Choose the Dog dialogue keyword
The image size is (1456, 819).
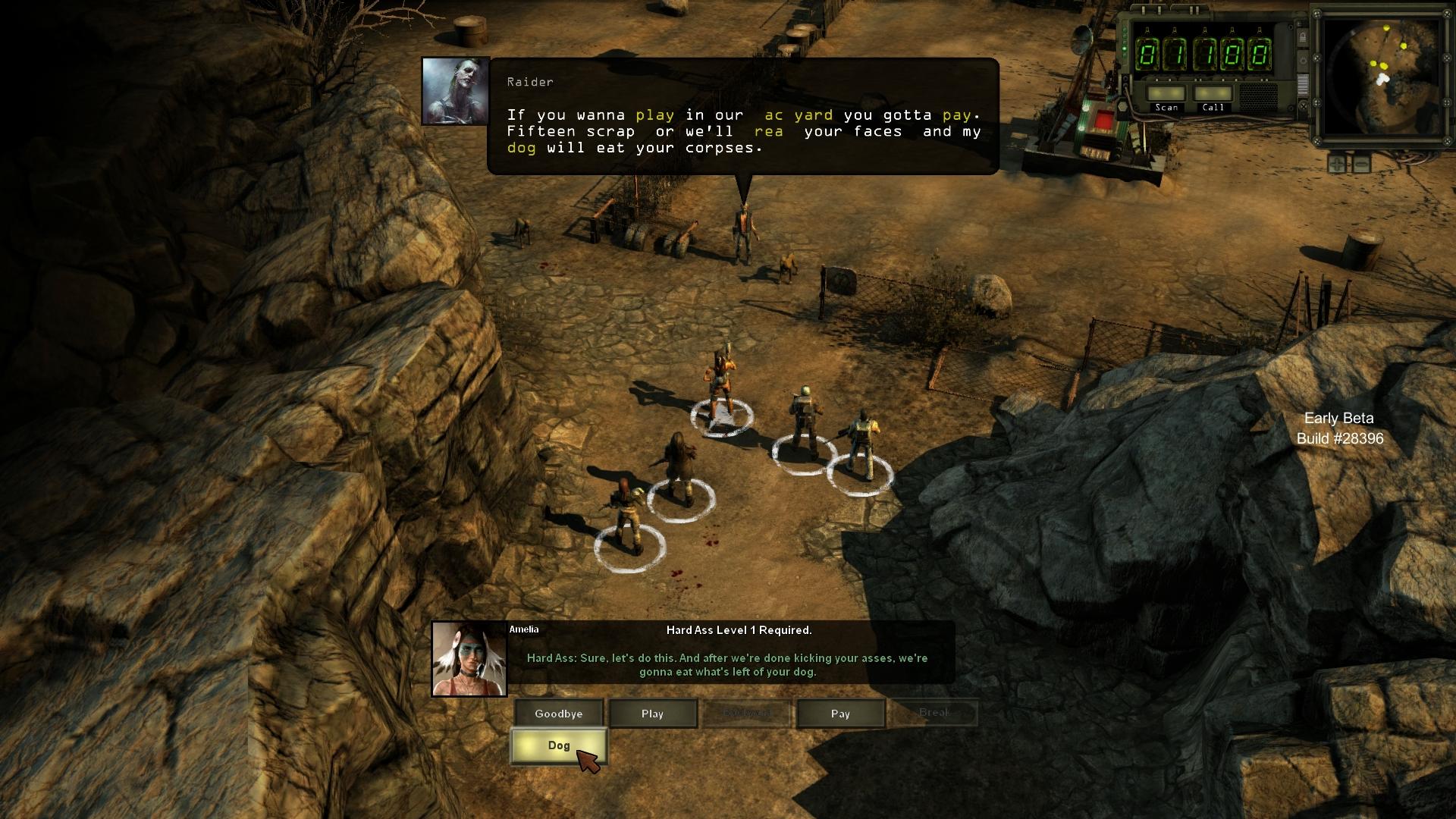[x=559, y=746]
